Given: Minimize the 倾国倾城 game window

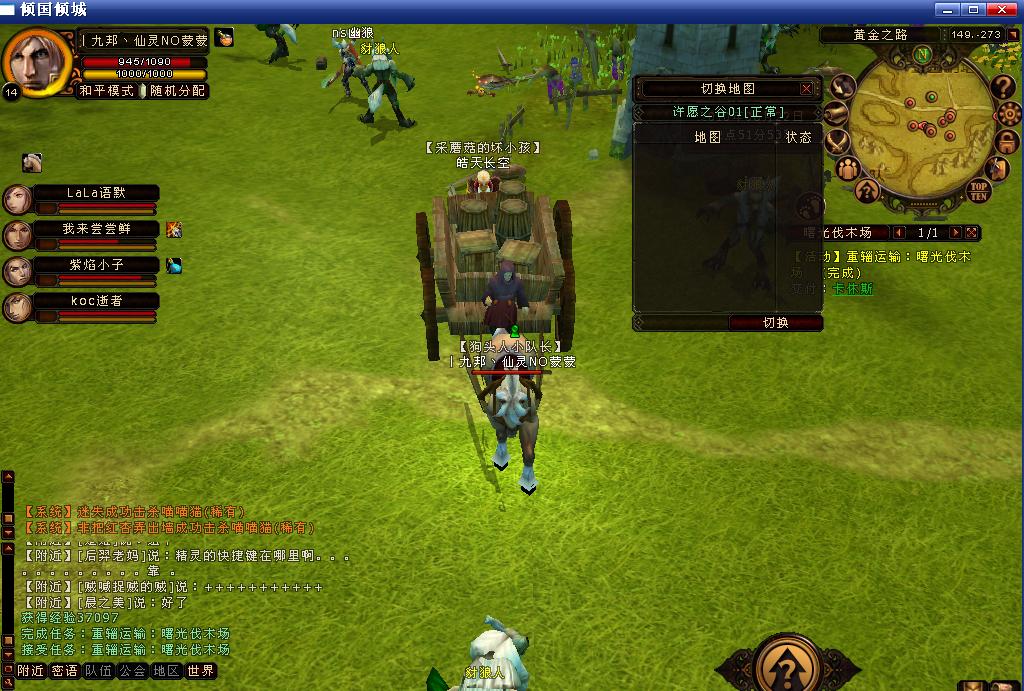Looking at the screenshot, I should pos(948,9).
